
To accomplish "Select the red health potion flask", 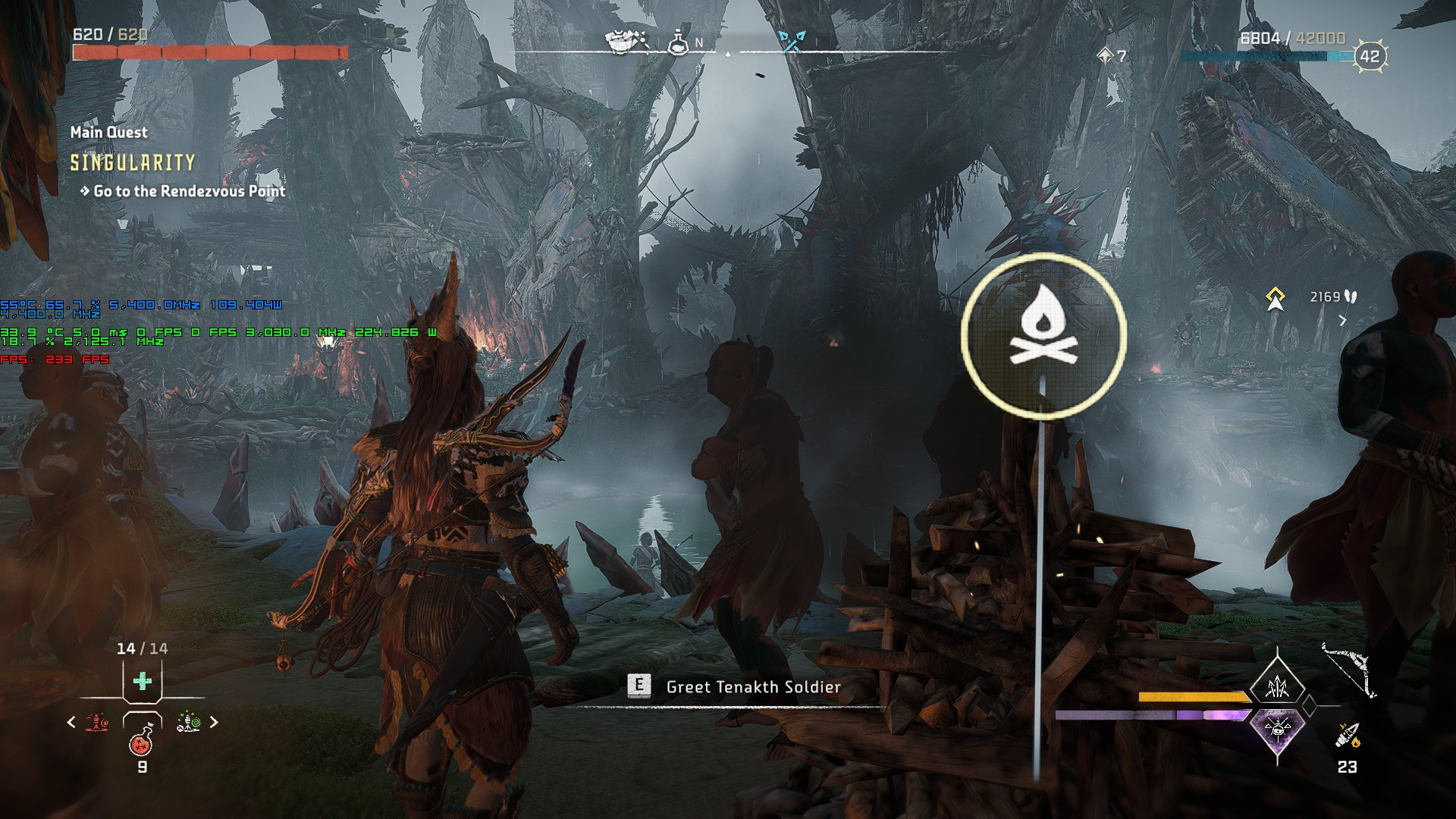I will click(x=142, y=743).
